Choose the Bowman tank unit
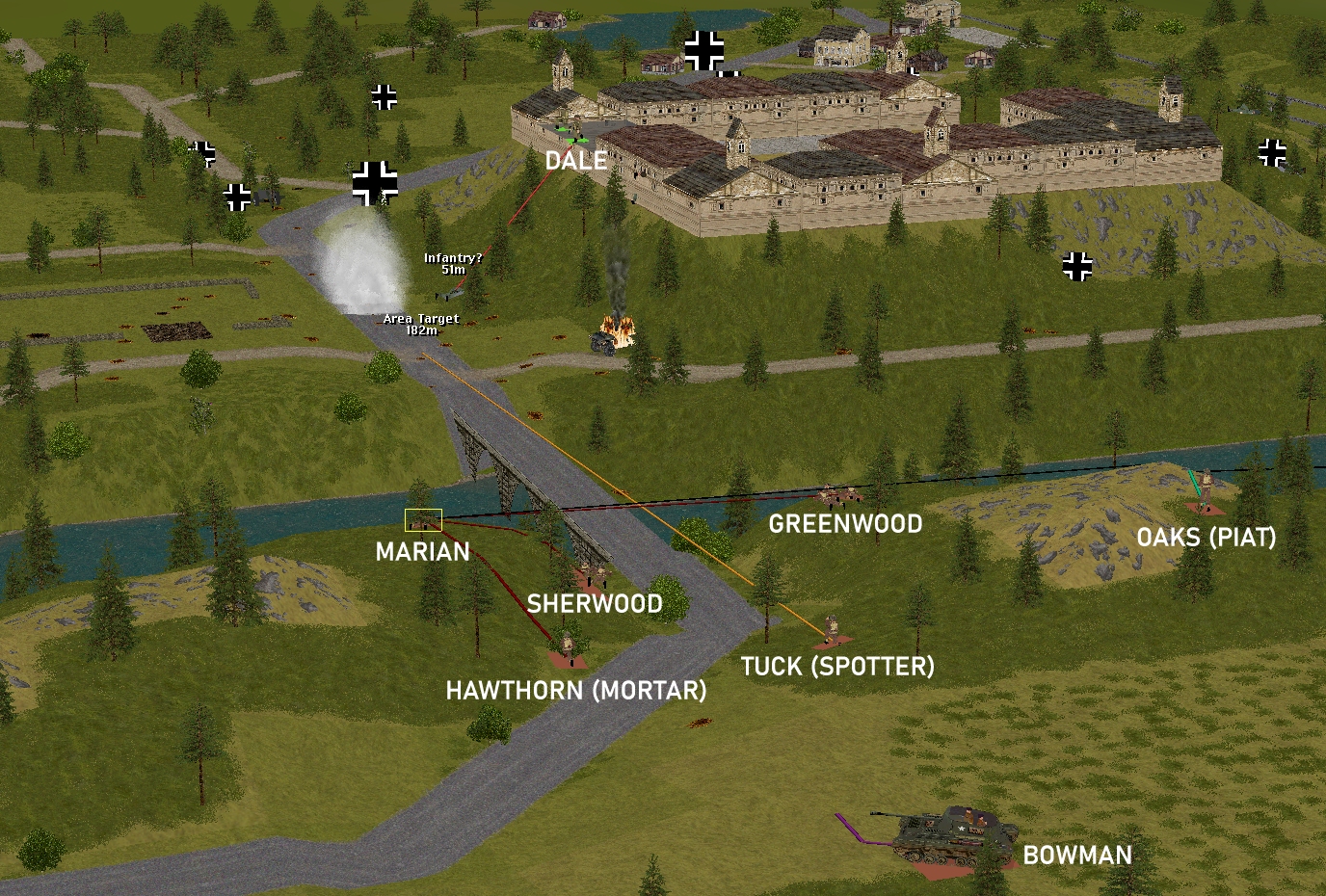This screenshot has width=1326, height=896. [941, 834]
